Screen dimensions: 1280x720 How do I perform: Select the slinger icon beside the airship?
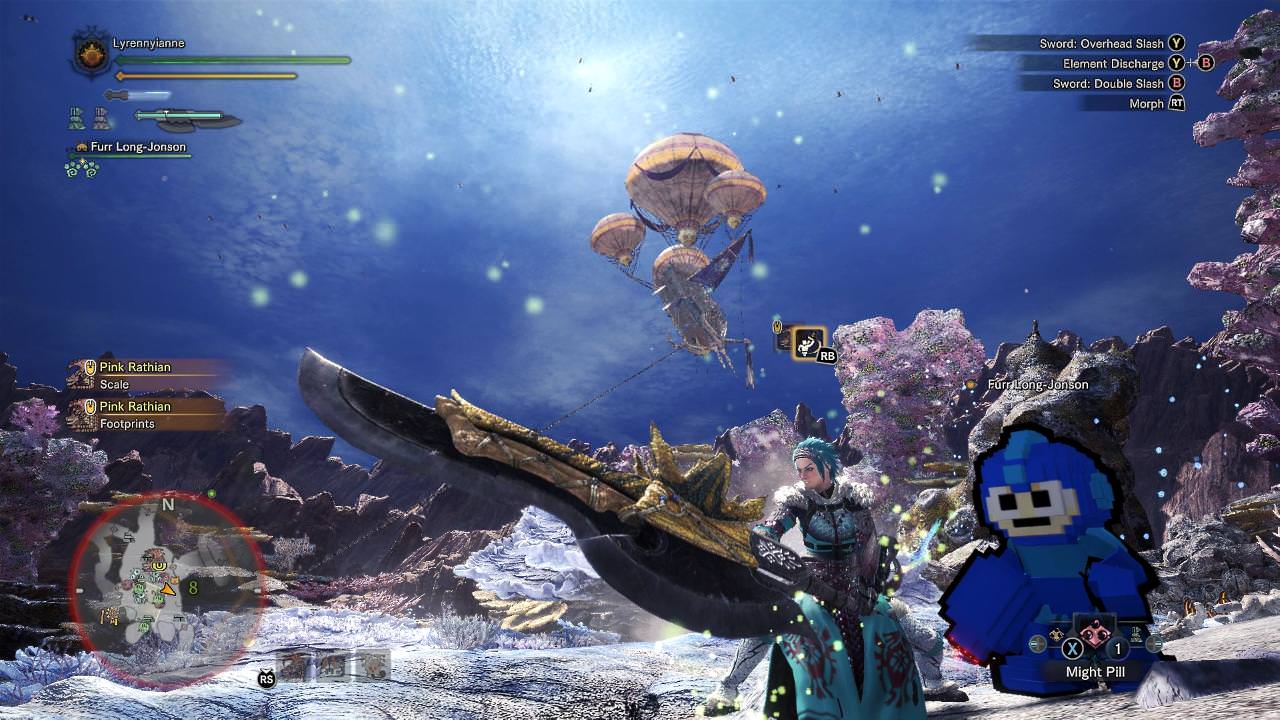coord(808,342)
